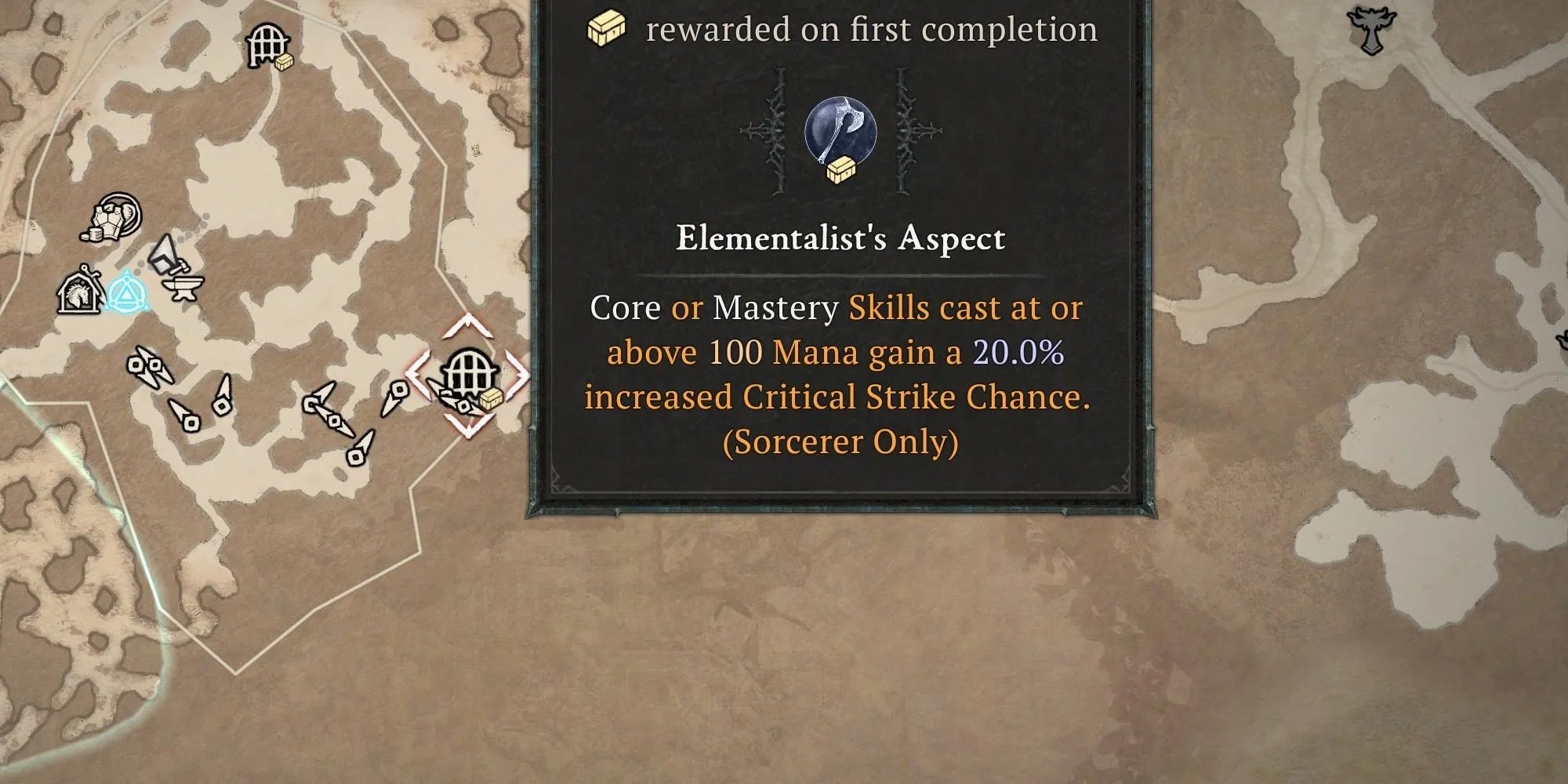Click the chest icon beside the top dungeon marker
Screen dimensions: 1568x784
click(284, 60)
